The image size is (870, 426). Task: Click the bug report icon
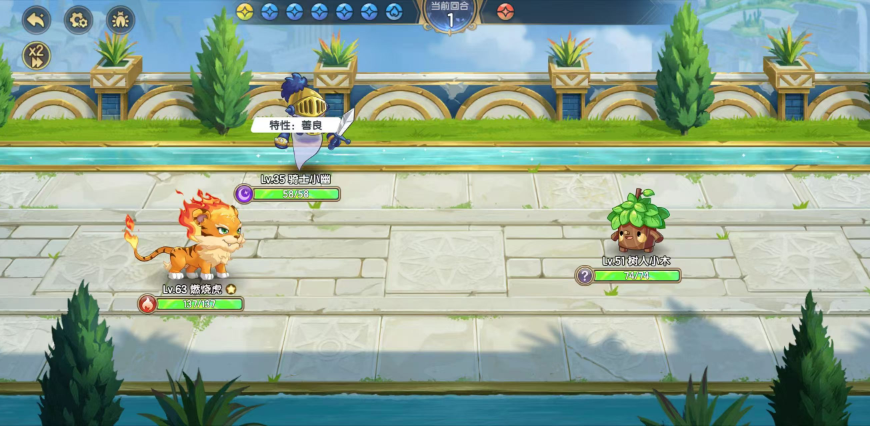(x=119, y=19)
